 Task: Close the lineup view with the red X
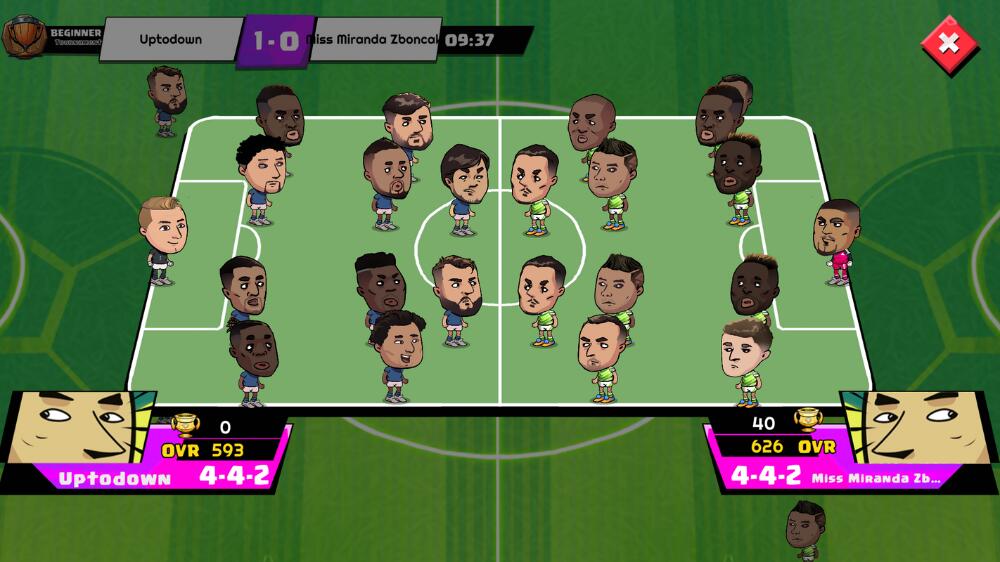[x=948, y=42]
